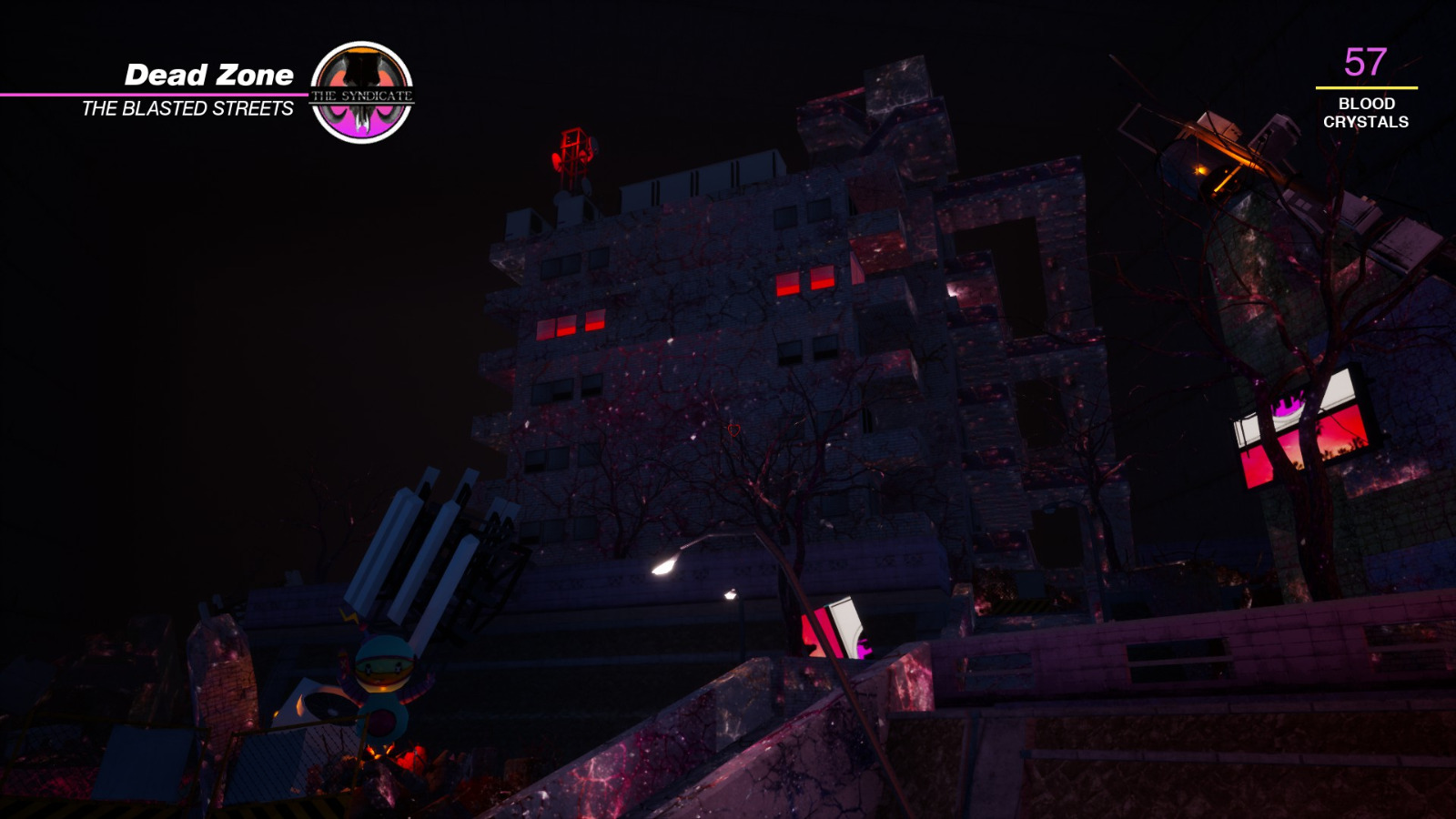Screen dimensions: 1456x819
Task: Click the red antenna tower atop the building
Action: tap(571, 155)
